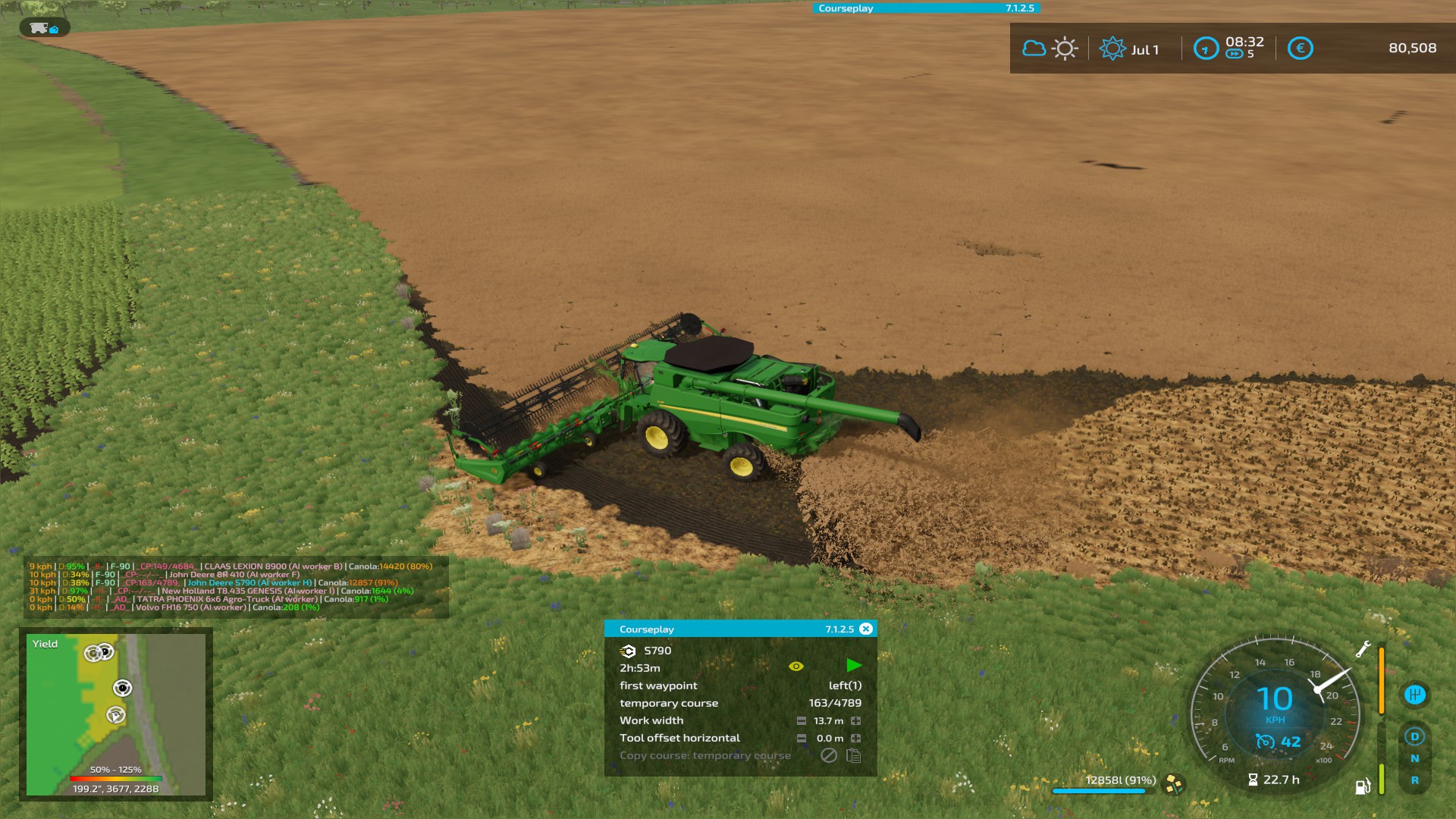Click the weather cloud icon
The width and height of the screenshot is (1456, 819).
(1034, 47)
